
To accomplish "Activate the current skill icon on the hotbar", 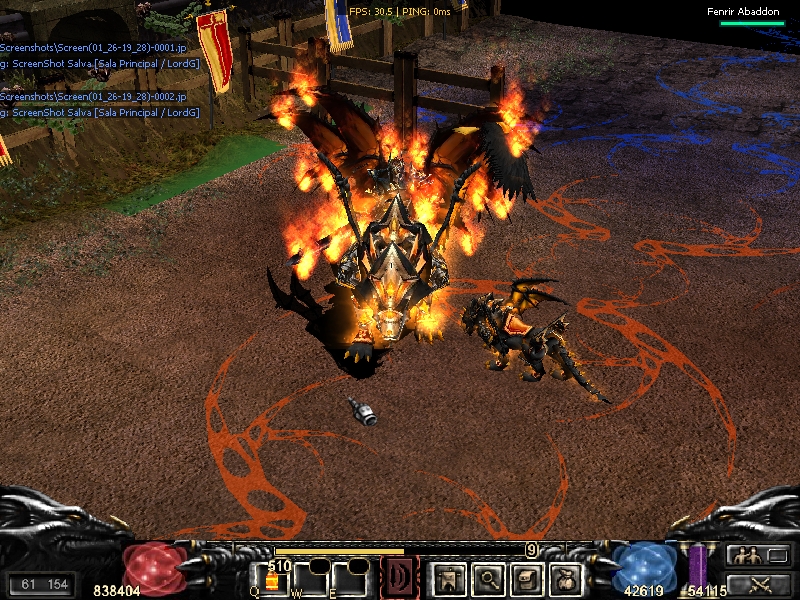I will point(400,578).
